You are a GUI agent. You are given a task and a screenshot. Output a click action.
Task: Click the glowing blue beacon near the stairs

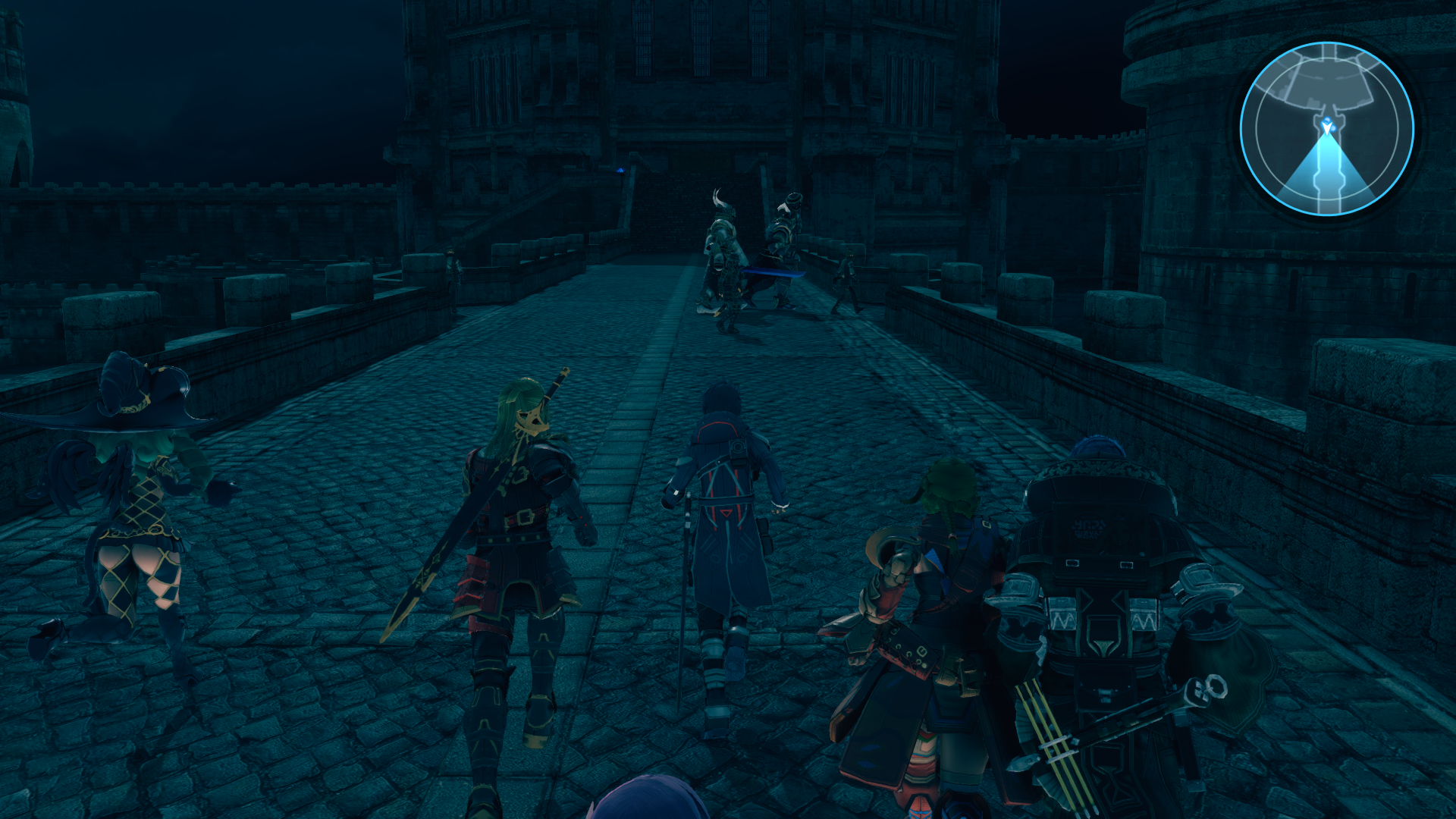(620, 171)
